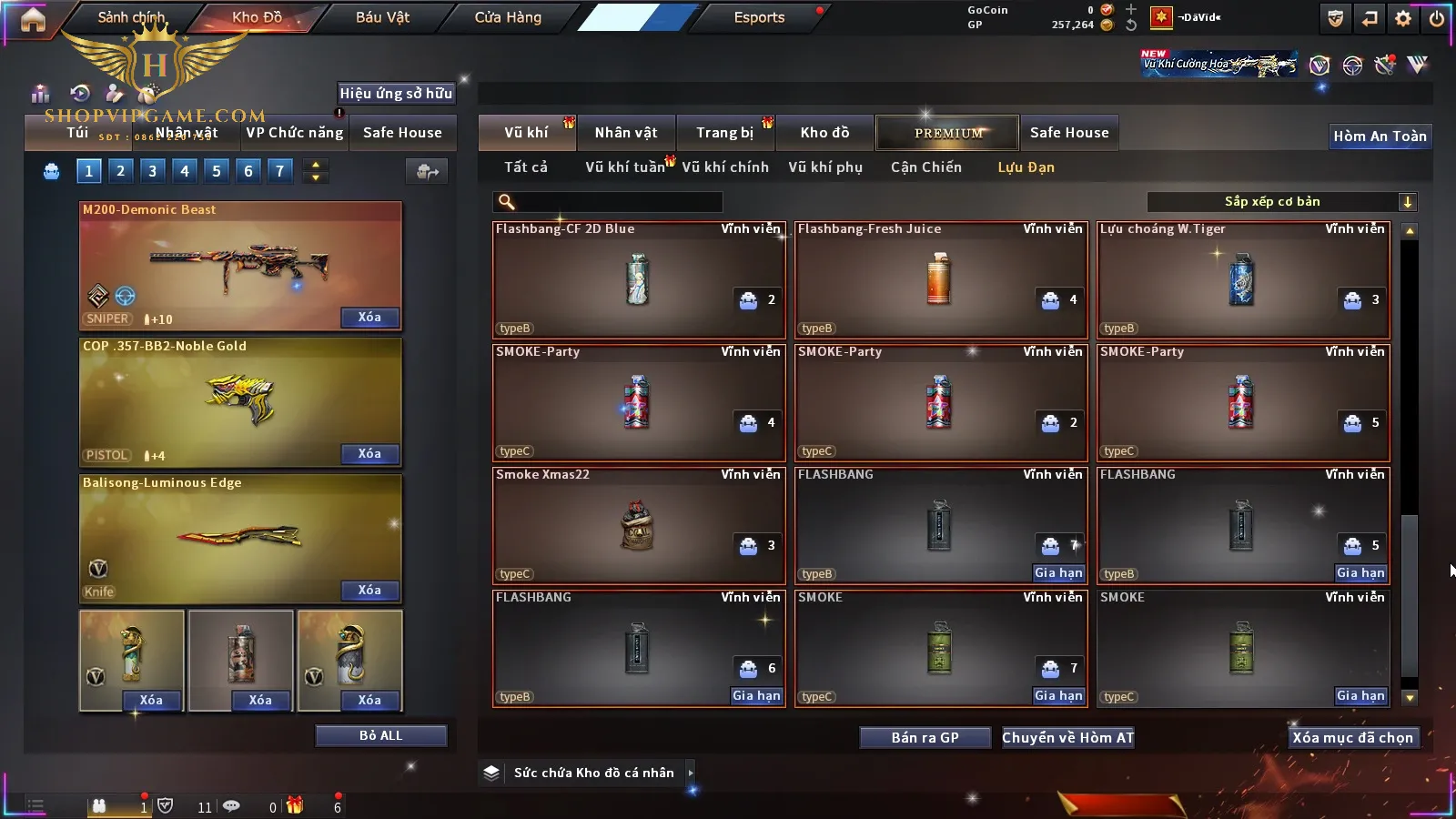Open the Báu Vật menu
Image resolution: width=1456 pixels, height=819 pixels.
tap(382, 17)
